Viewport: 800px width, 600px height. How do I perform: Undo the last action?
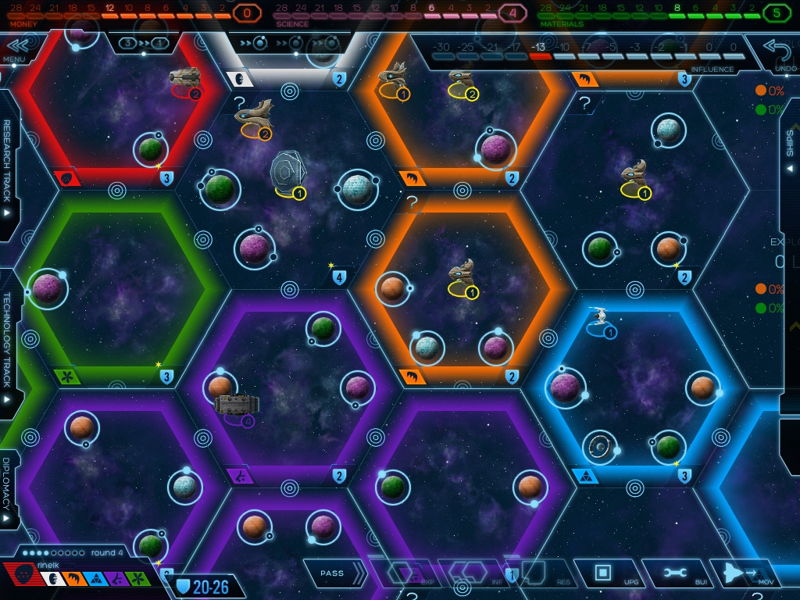[776, 48]
